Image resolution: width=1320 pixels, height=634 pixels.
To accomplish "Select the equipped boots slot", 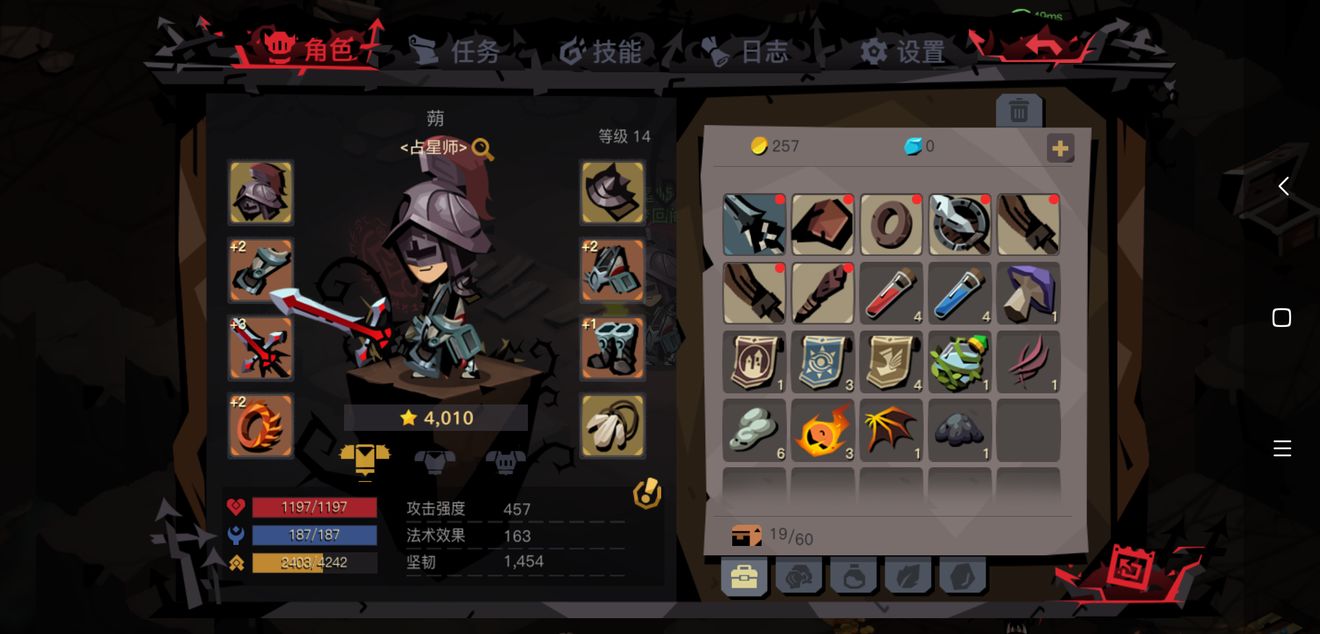I will tap(612, 348).
